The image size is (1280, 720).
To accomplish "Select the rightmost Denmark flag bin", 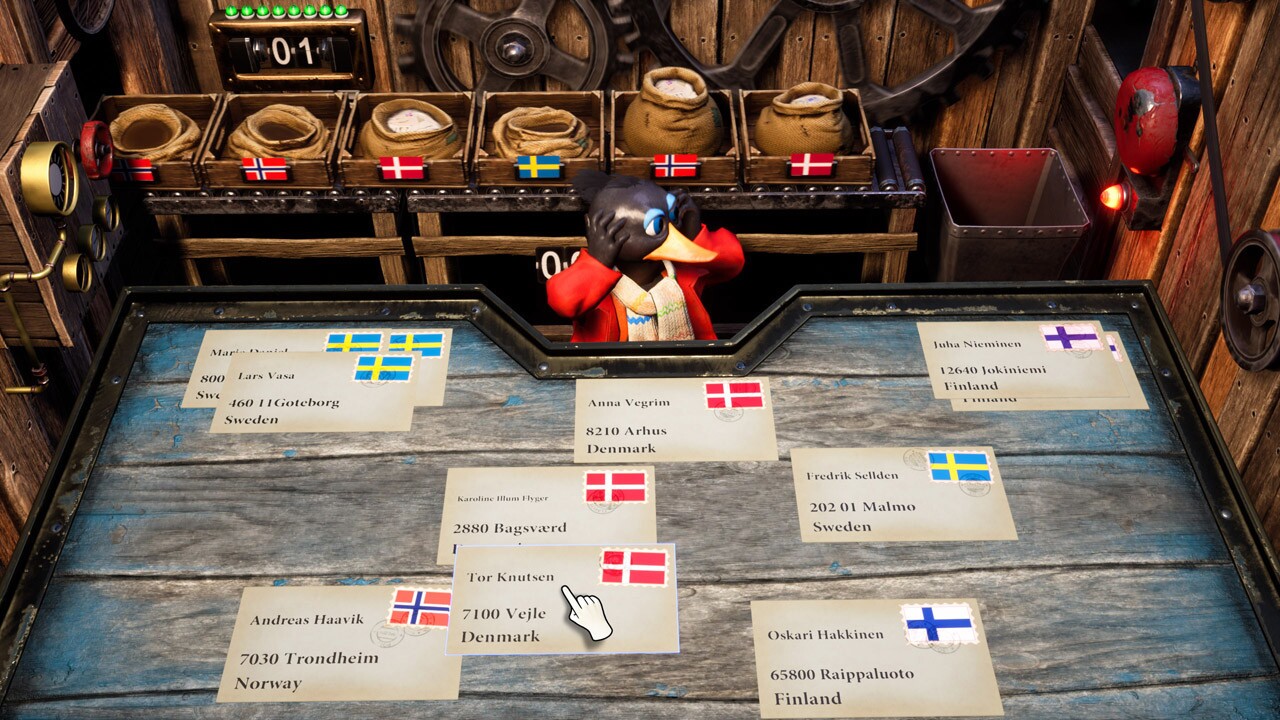I will pos(810,165).
